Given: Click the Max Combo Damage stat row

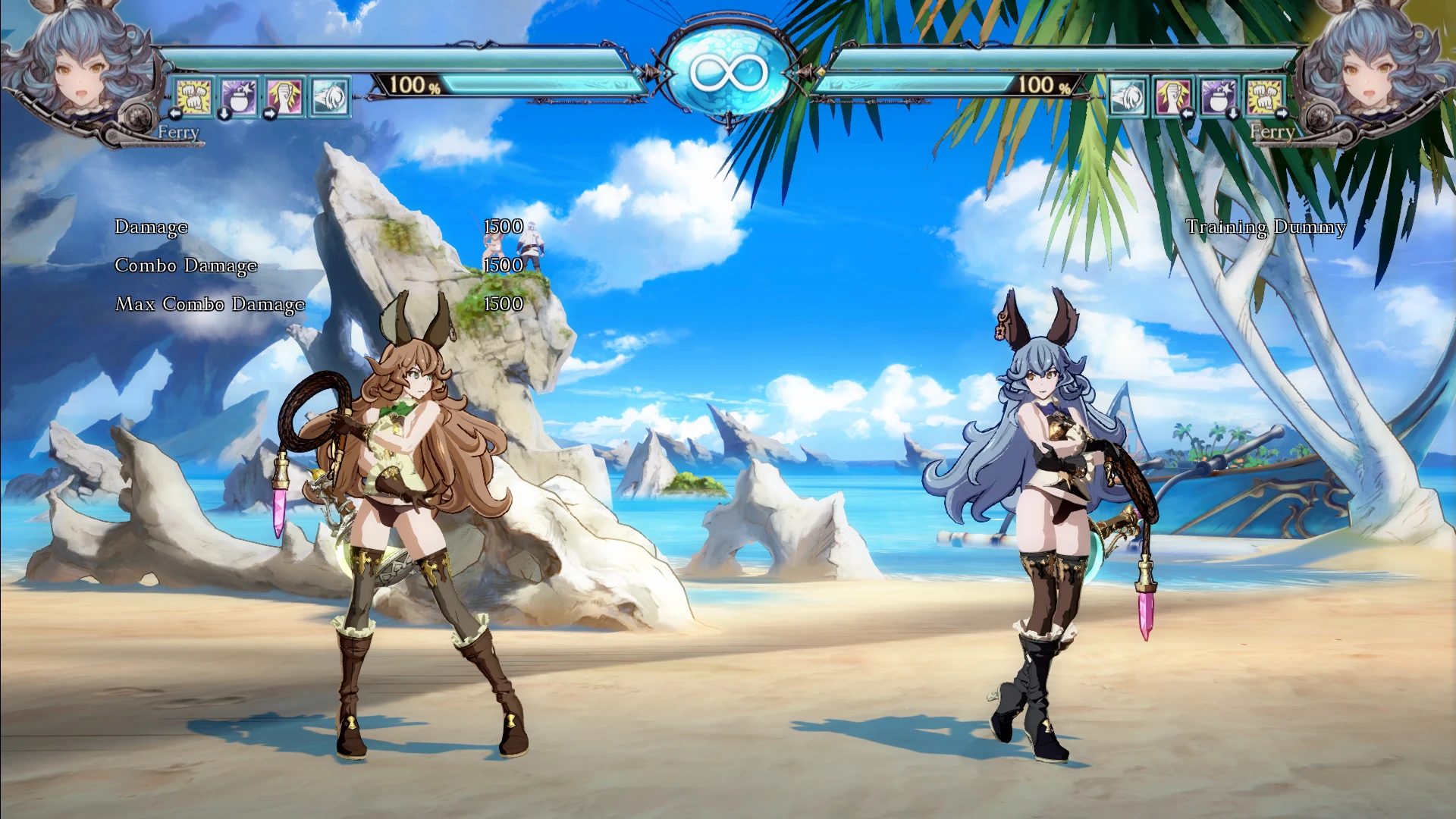Looking at the screenshot, I should 209,304.
